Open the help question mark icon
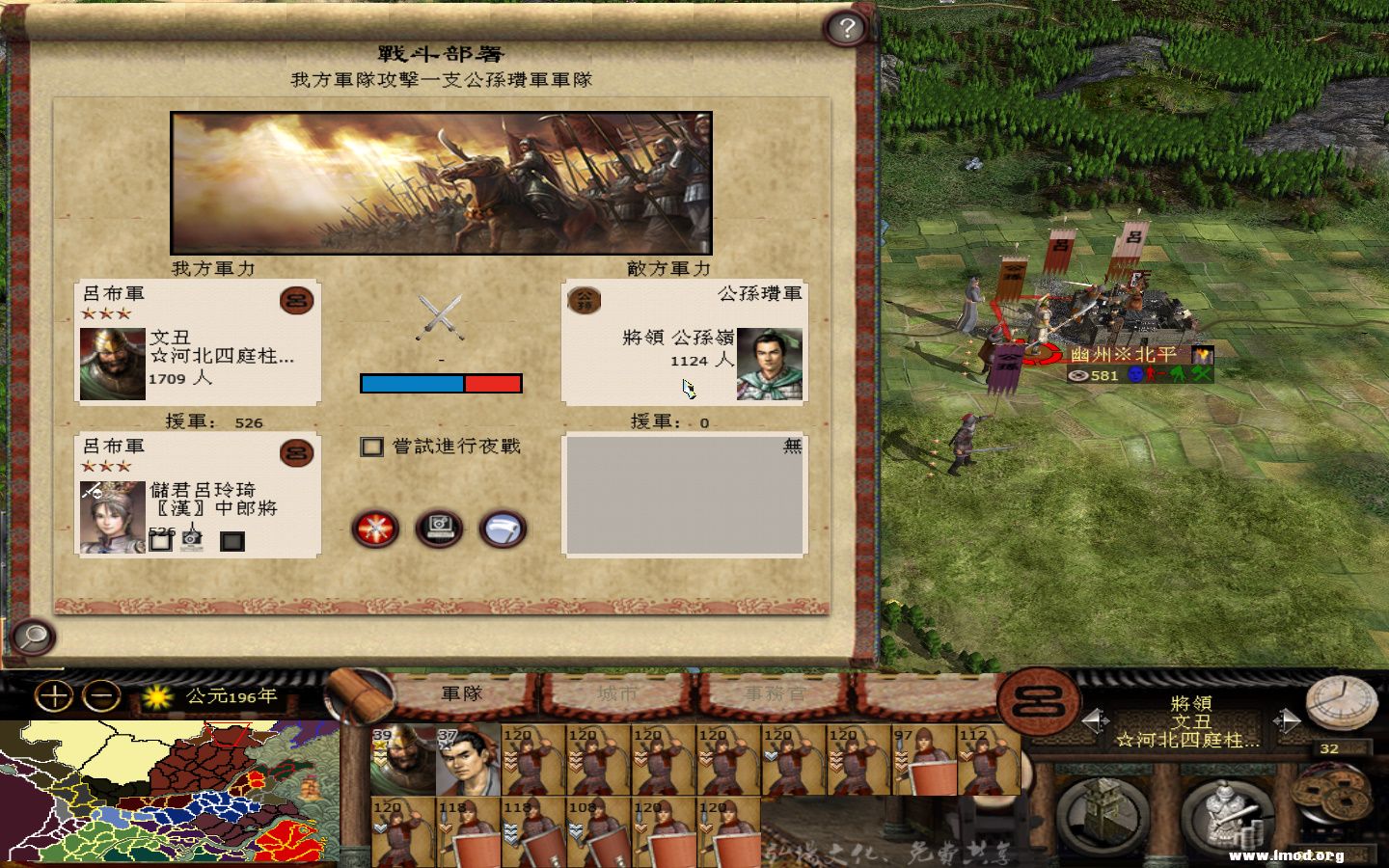1389x868 pixels. (x=846, y=28)
